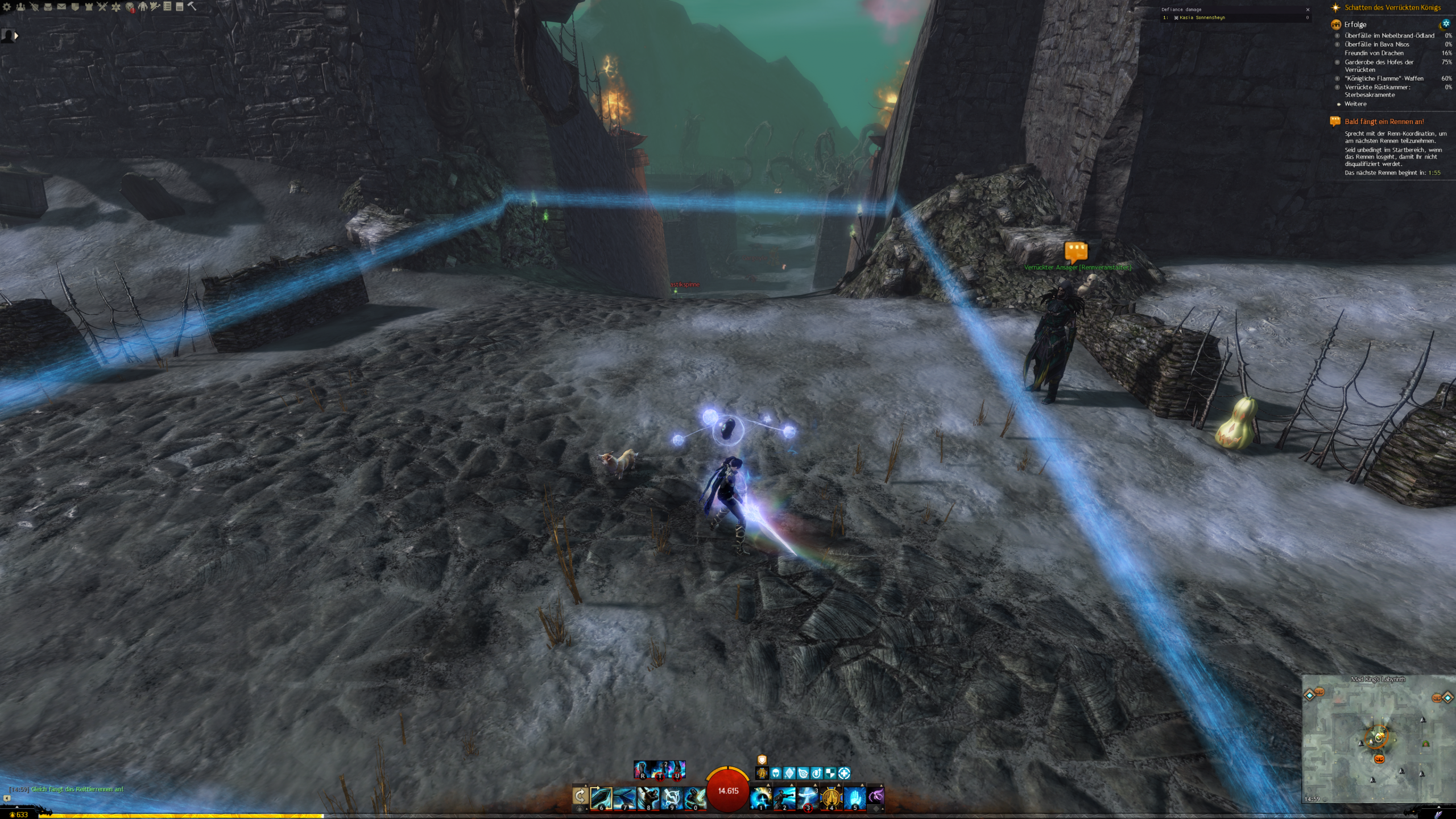Viewport: 1456px width, 819px height.
Task: Open the mail envelope icon
Action: coord(61,7)
